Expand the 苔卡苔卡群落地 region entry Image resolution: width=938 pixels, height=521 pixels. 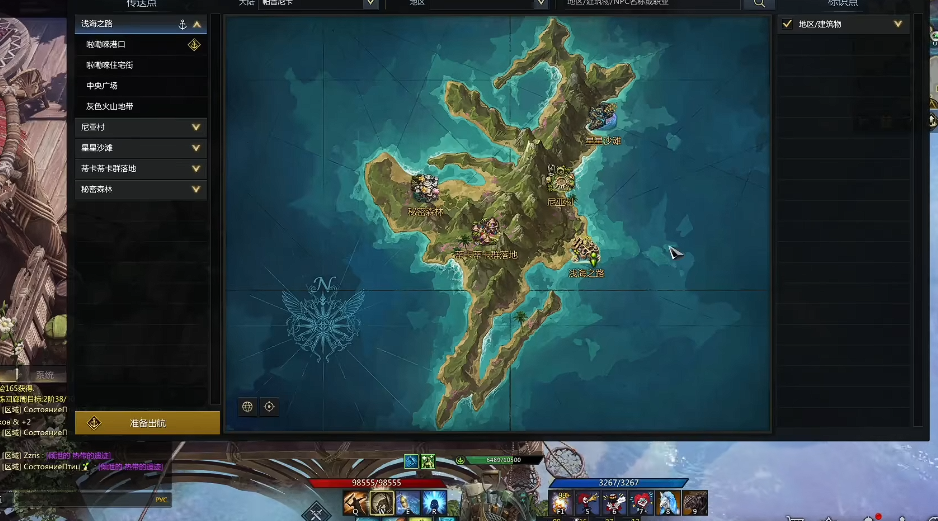tap(196, 168)
